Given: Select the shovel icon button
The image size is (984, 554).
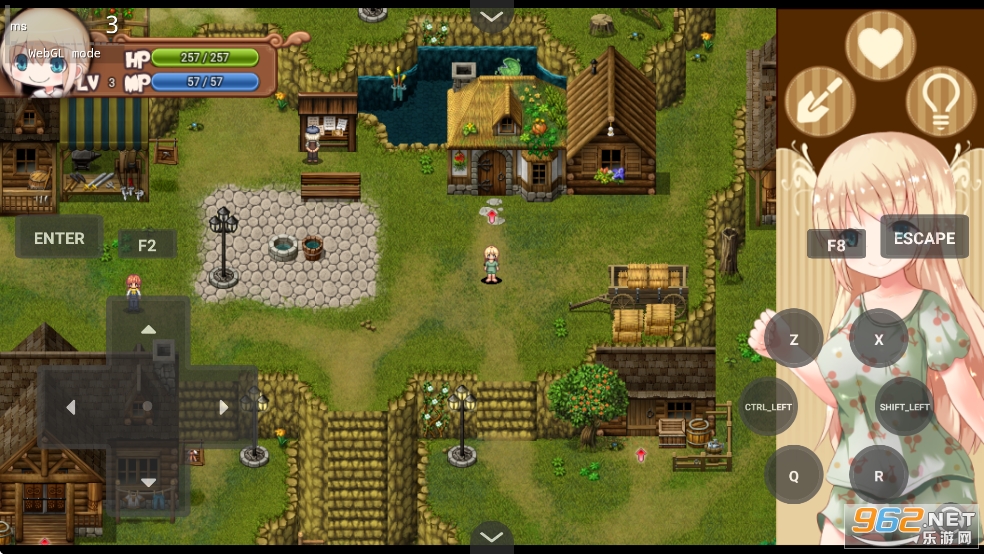Looking at the screenshot, I should pyautogui.click(x=819, y=101).
